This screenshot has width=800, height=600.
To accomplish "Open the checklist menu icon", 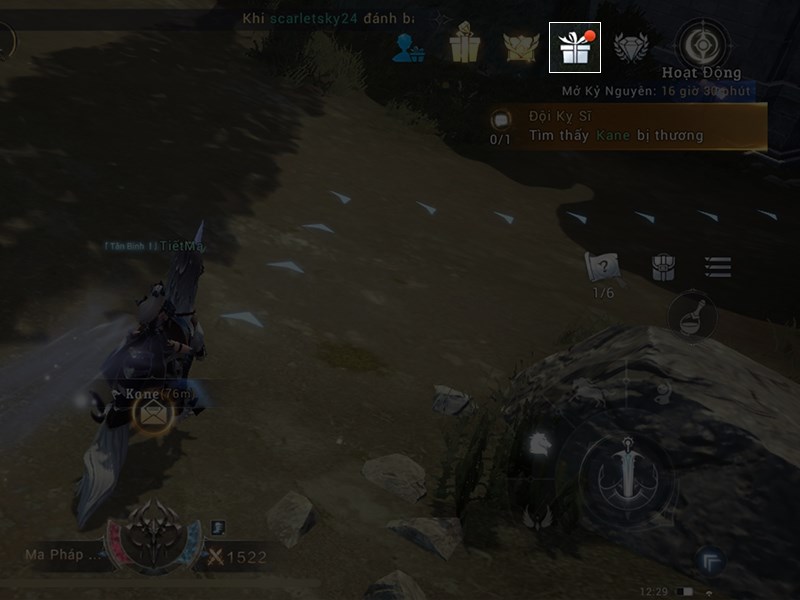I will click(x=717, y=267).
